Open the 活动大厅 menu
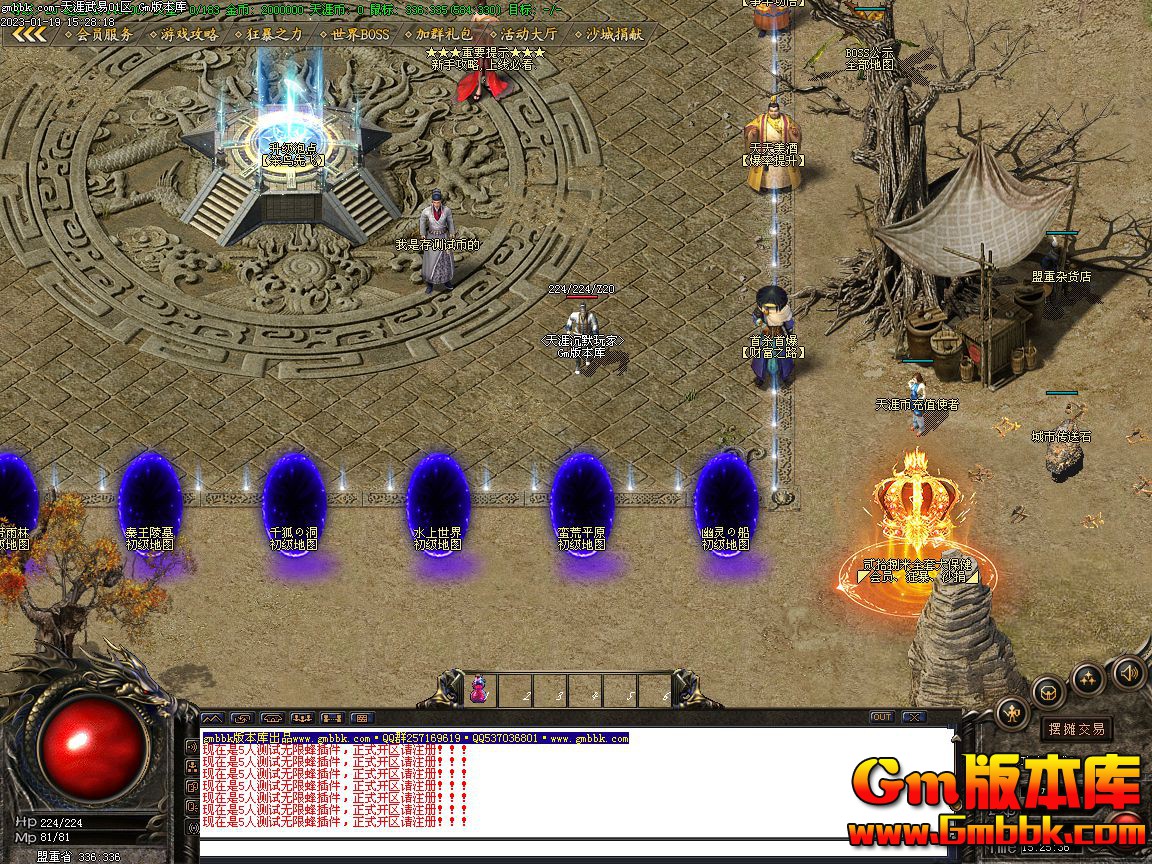Screen dimensions: 1152x864 tap(522, 34)
